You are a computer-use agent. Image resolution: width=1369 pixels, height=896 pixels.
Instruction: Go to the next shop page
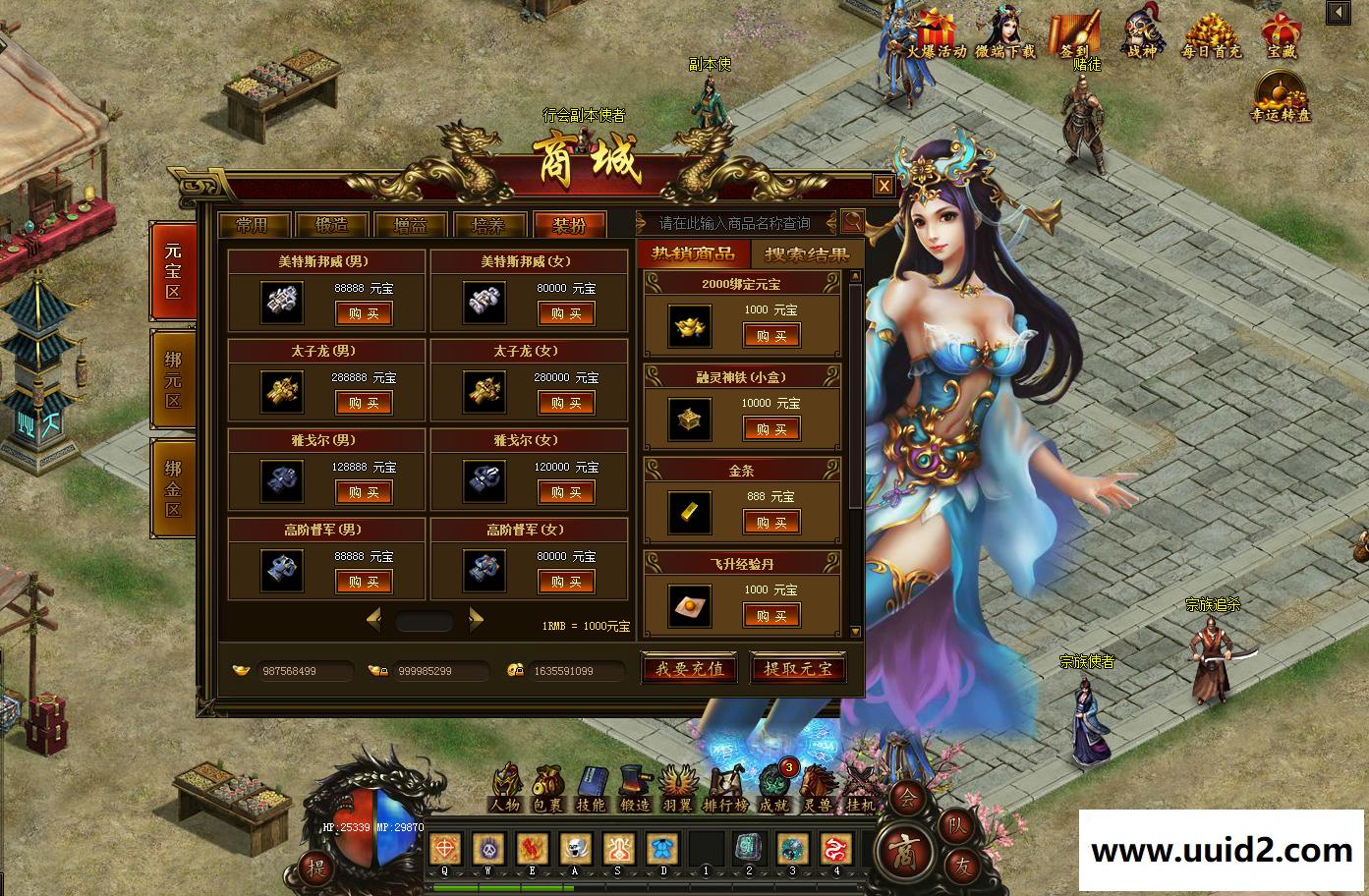pyautogui.click(x=477, y=621)
